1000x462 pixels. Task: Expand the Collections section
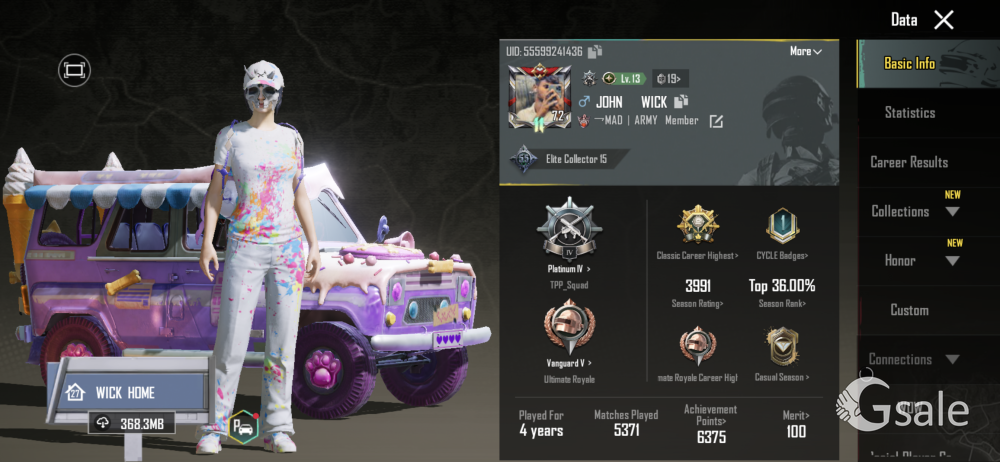[x=914, y=211]
